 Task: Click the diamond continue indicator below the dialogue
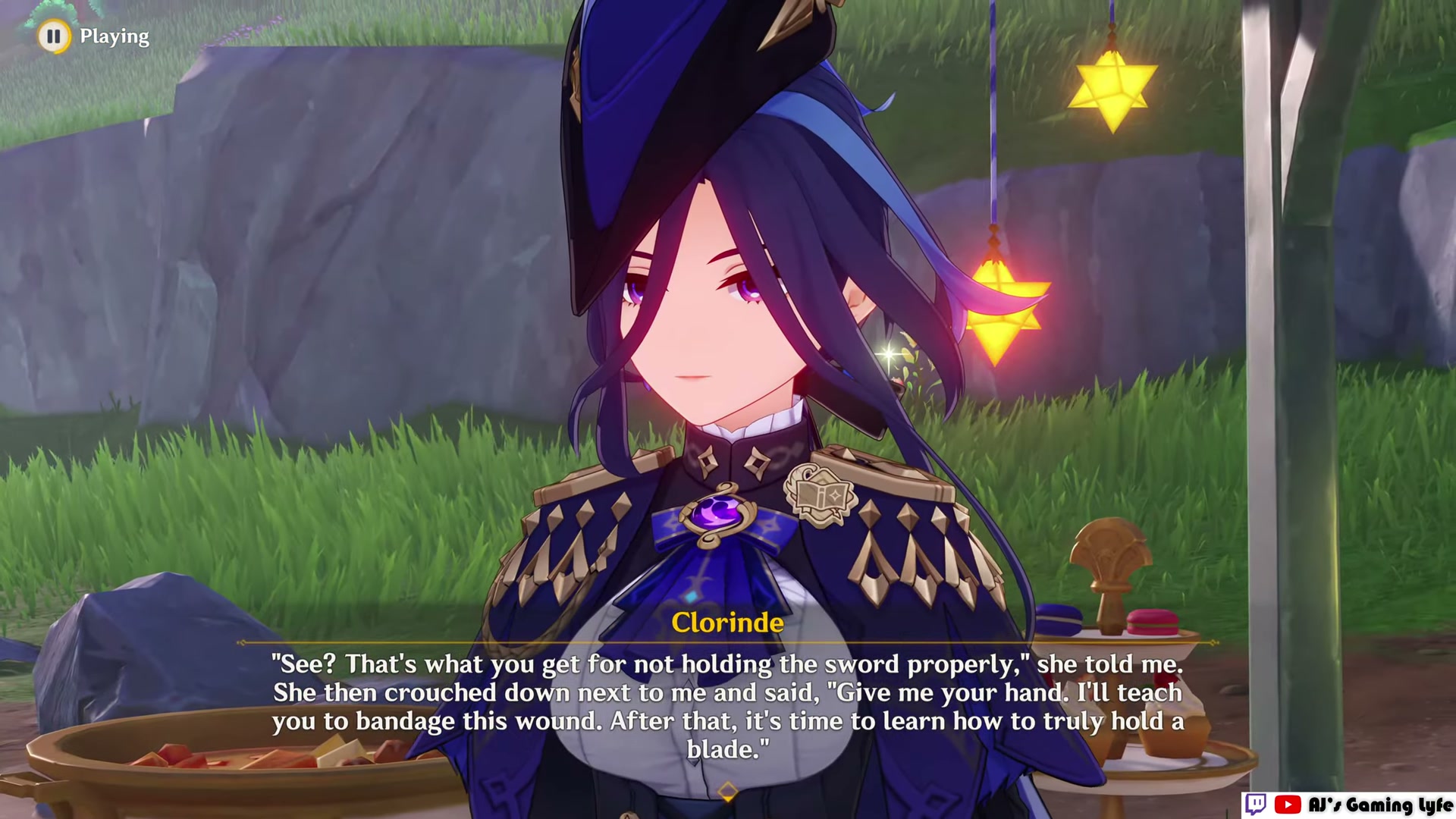click(727, 790)
